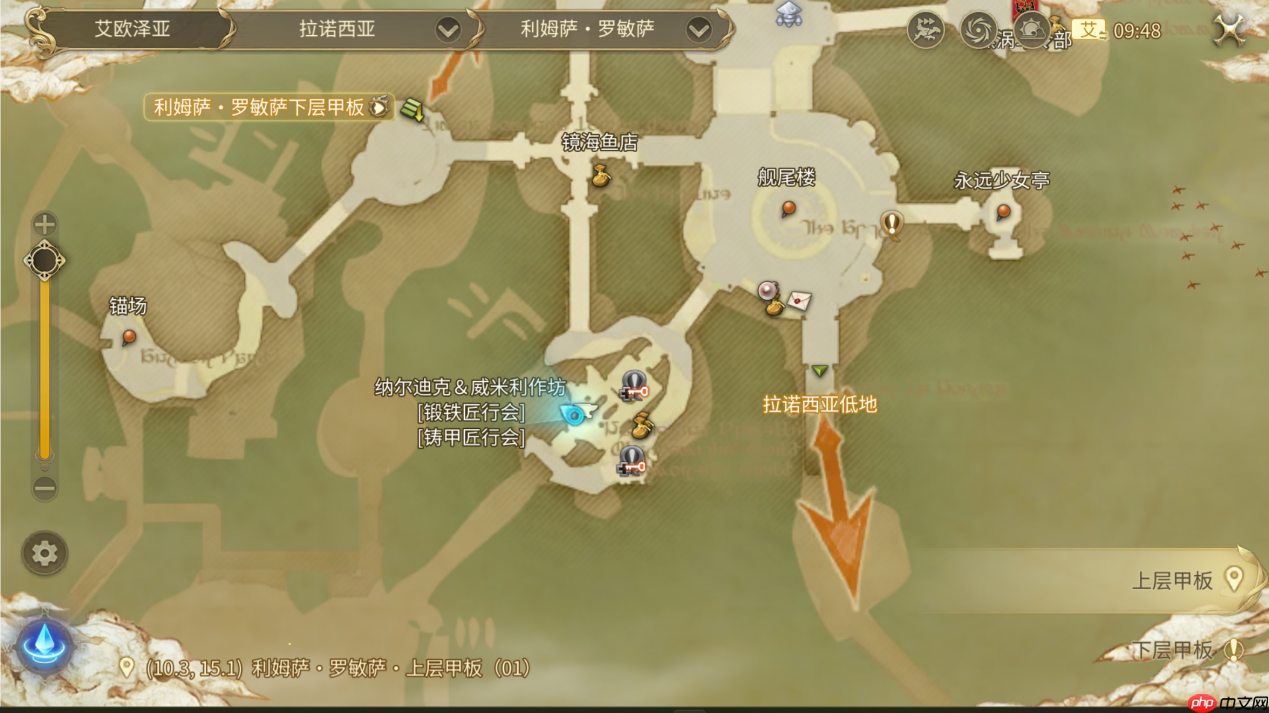Screen dimensions: 1269x713
Task: Close the map with the X button
Action: click(x=1229, y=30)
